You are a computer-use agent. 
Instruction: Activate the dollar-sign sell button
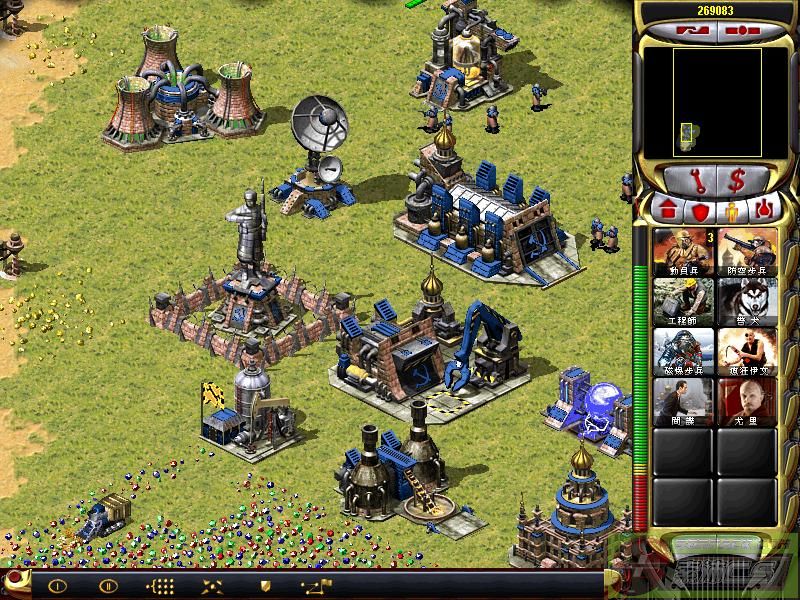pos(739,181)
